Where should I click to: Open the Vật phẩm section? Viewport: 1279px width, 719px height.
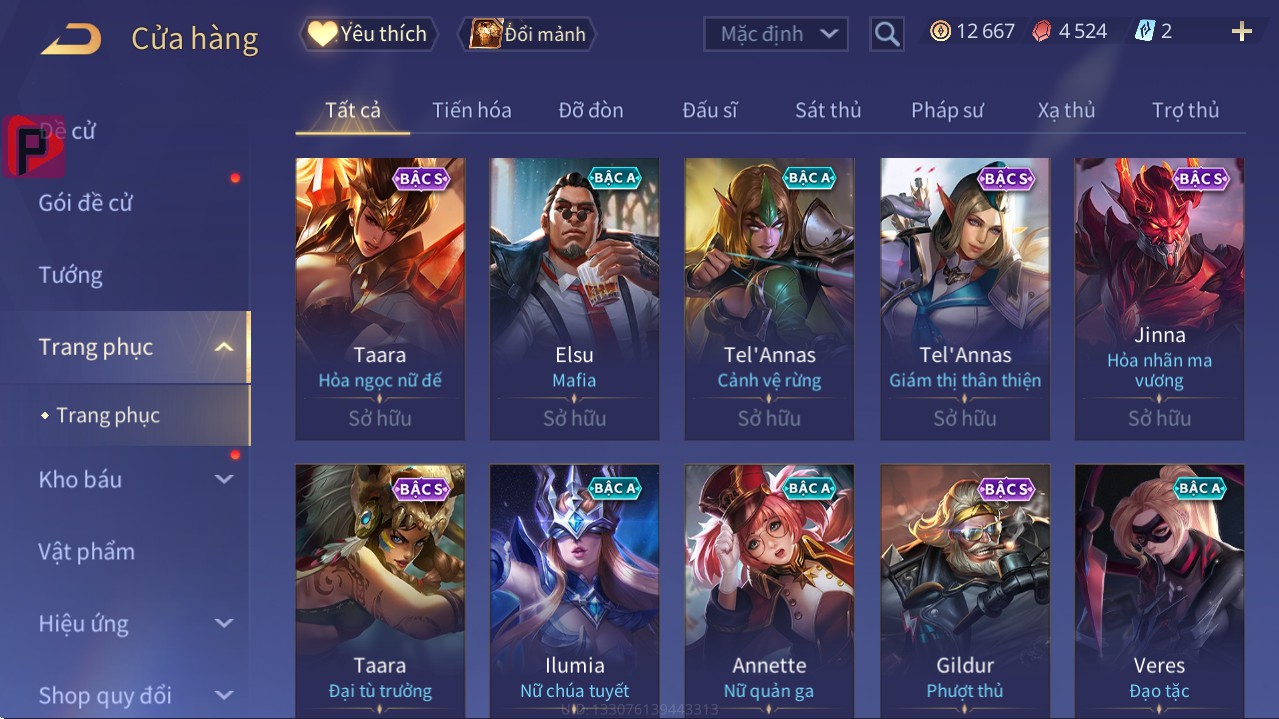tap(87, 551)
